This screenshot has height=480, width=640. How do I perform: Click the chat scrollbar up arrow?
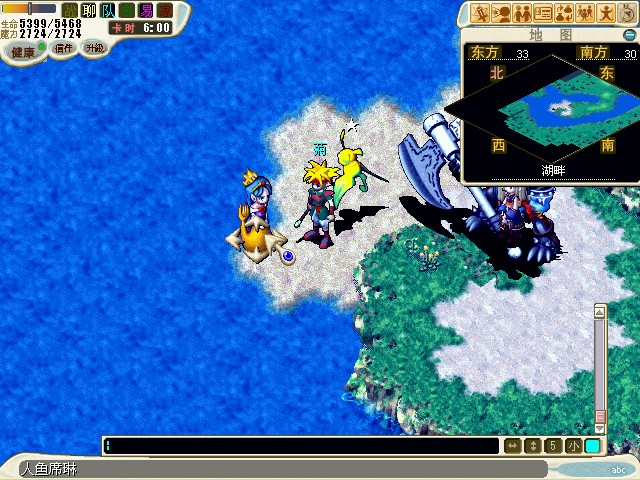[x=600, y=312]
